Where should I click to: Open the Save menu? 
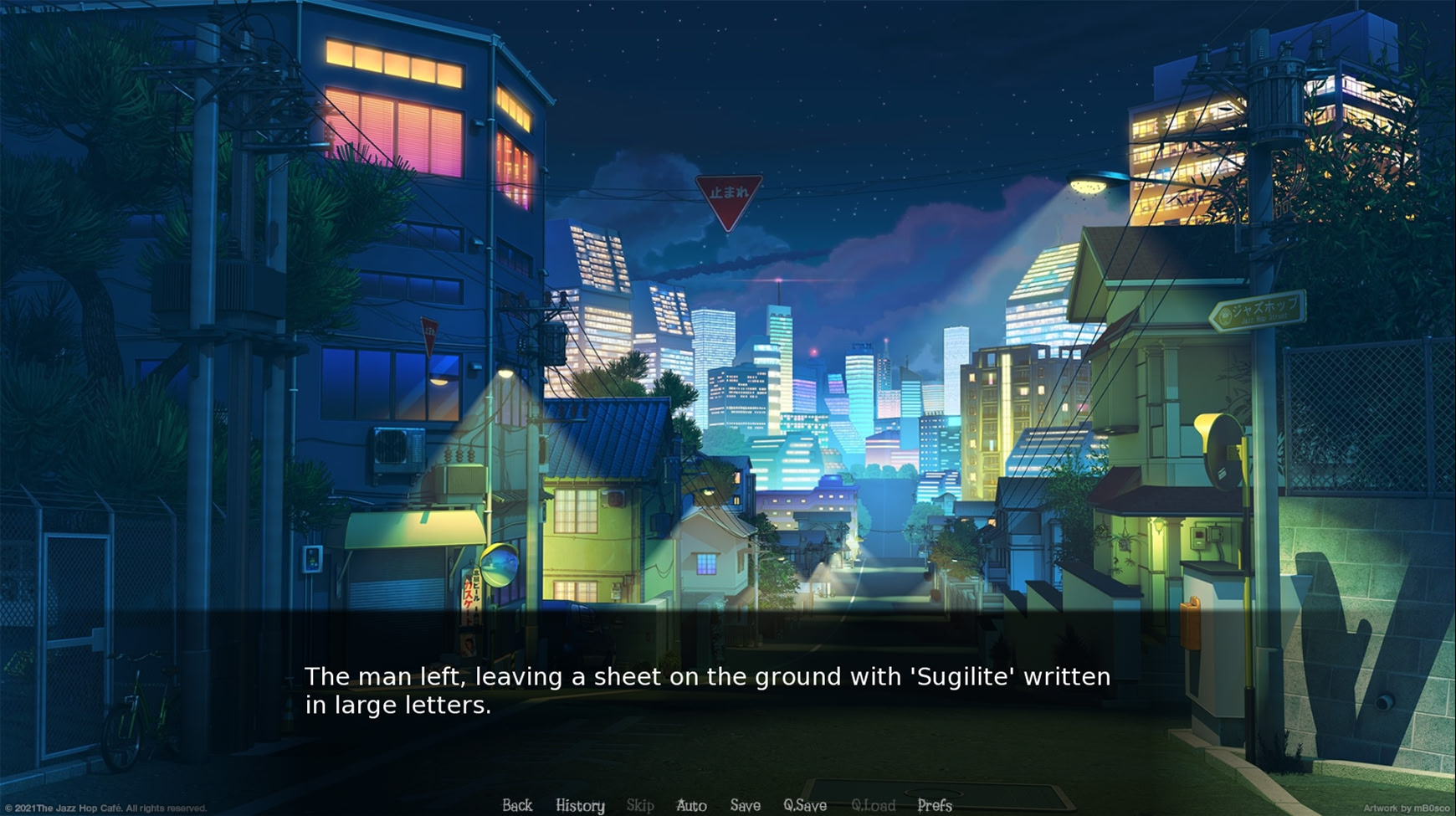[745, 805]
